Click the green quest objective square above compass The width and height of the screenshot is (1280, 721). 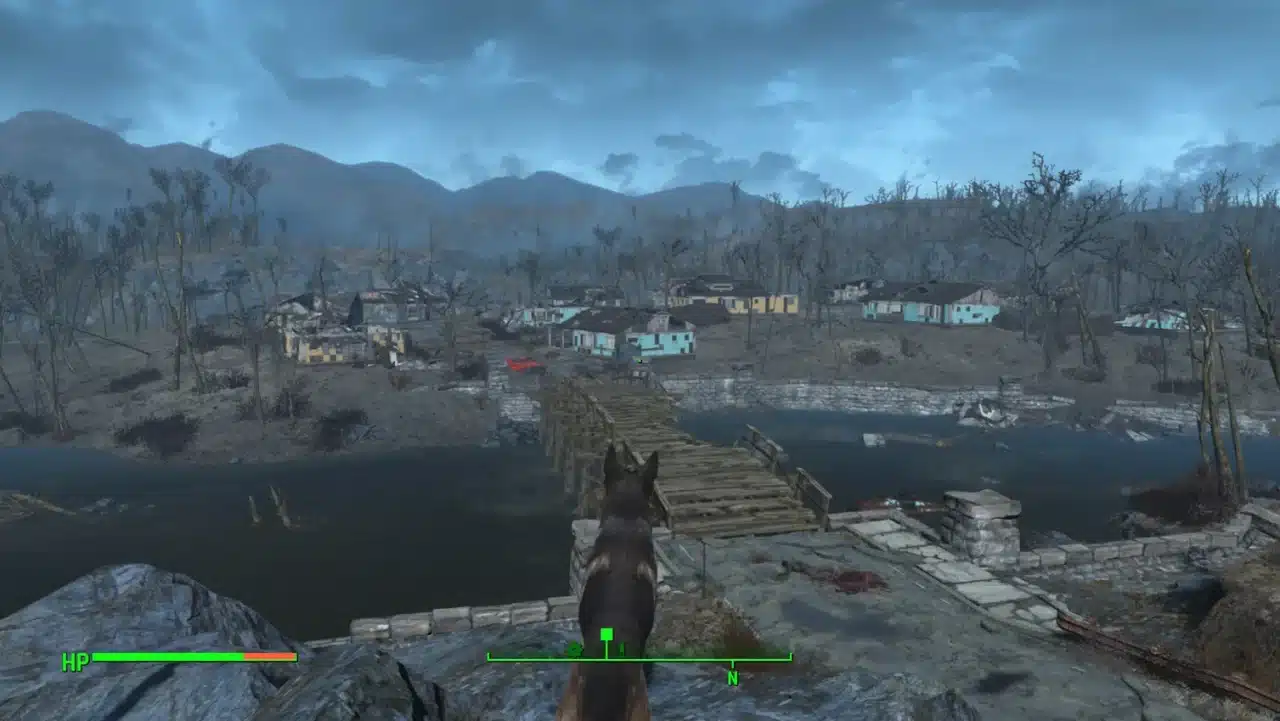tap(607, 634)
